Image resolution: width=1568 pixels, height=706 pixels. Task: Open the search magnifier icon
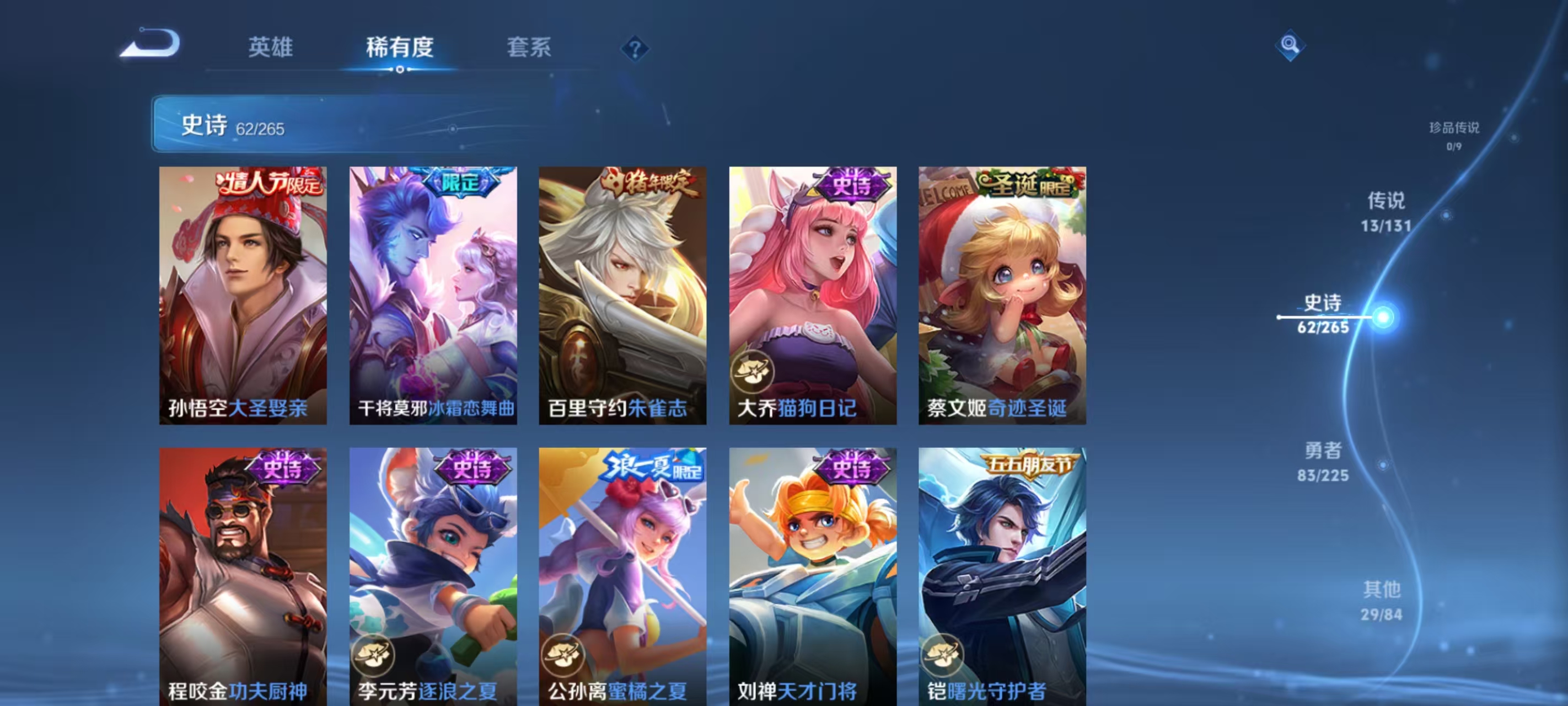click(x=1292, y=45)
